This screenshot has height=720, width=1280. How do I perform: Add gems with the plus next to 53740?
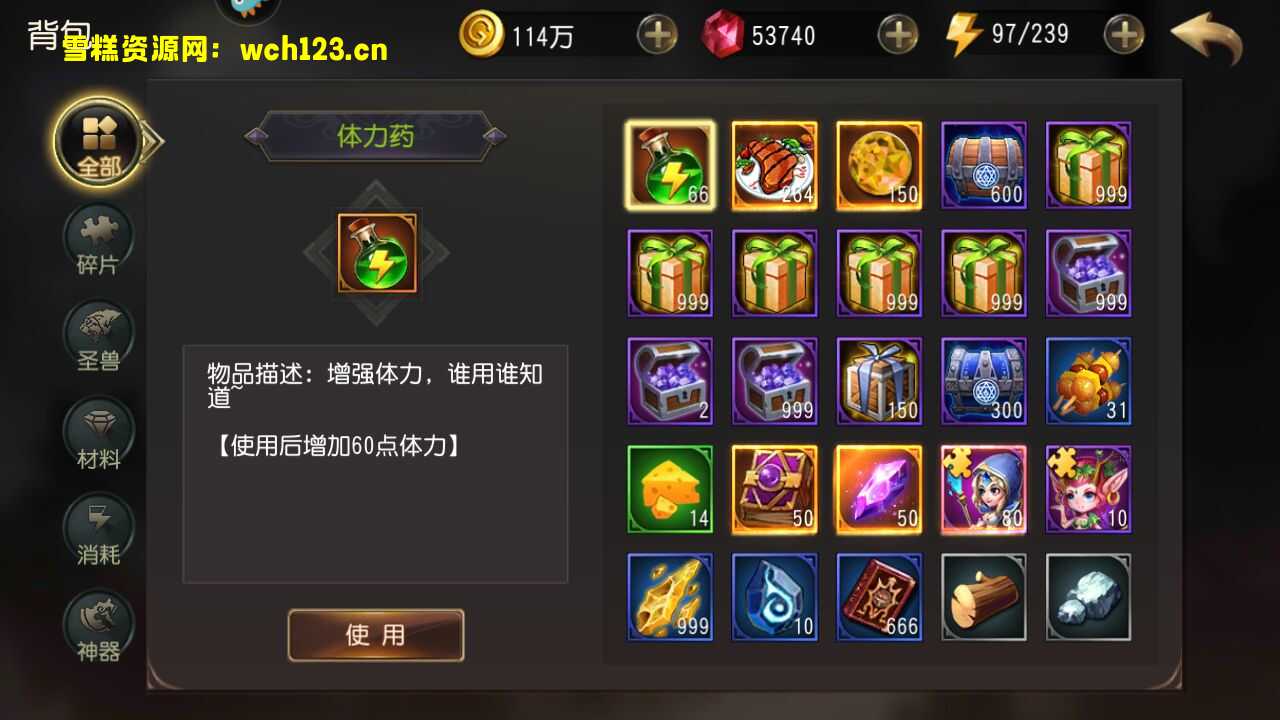pyautogui.click(x=897, y=34)
